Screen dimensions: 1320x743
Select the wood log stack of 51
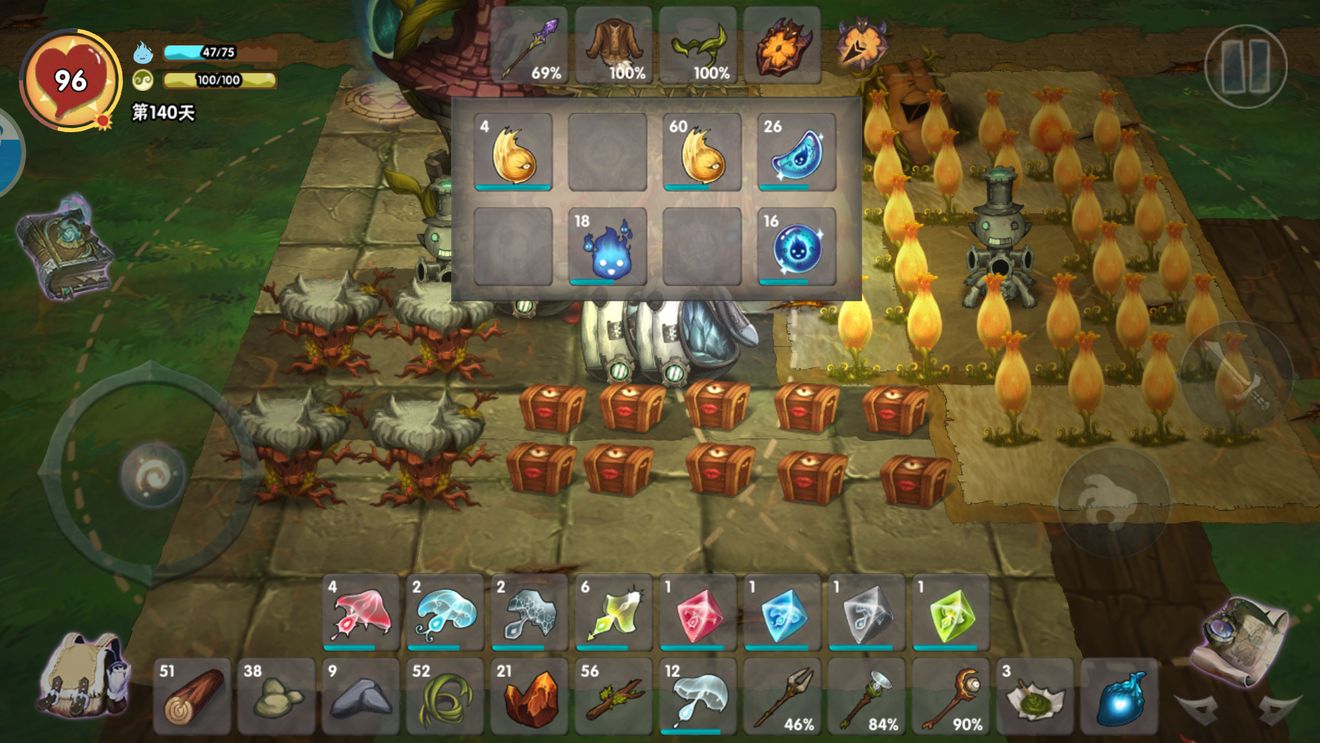(x=192, y=696)
